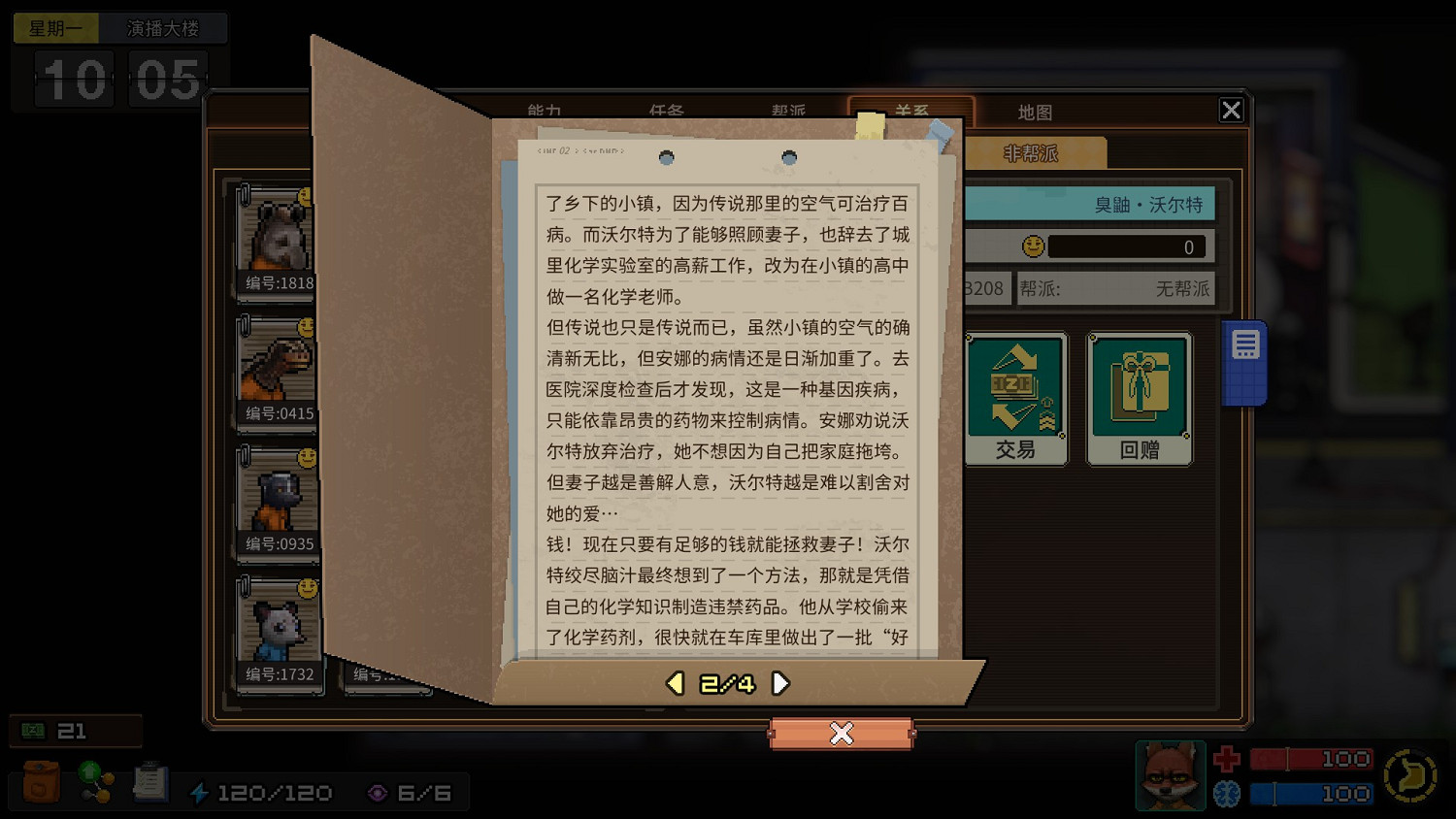Open the clipboard task list icon
1456x819 pixels.
(149, 781)
